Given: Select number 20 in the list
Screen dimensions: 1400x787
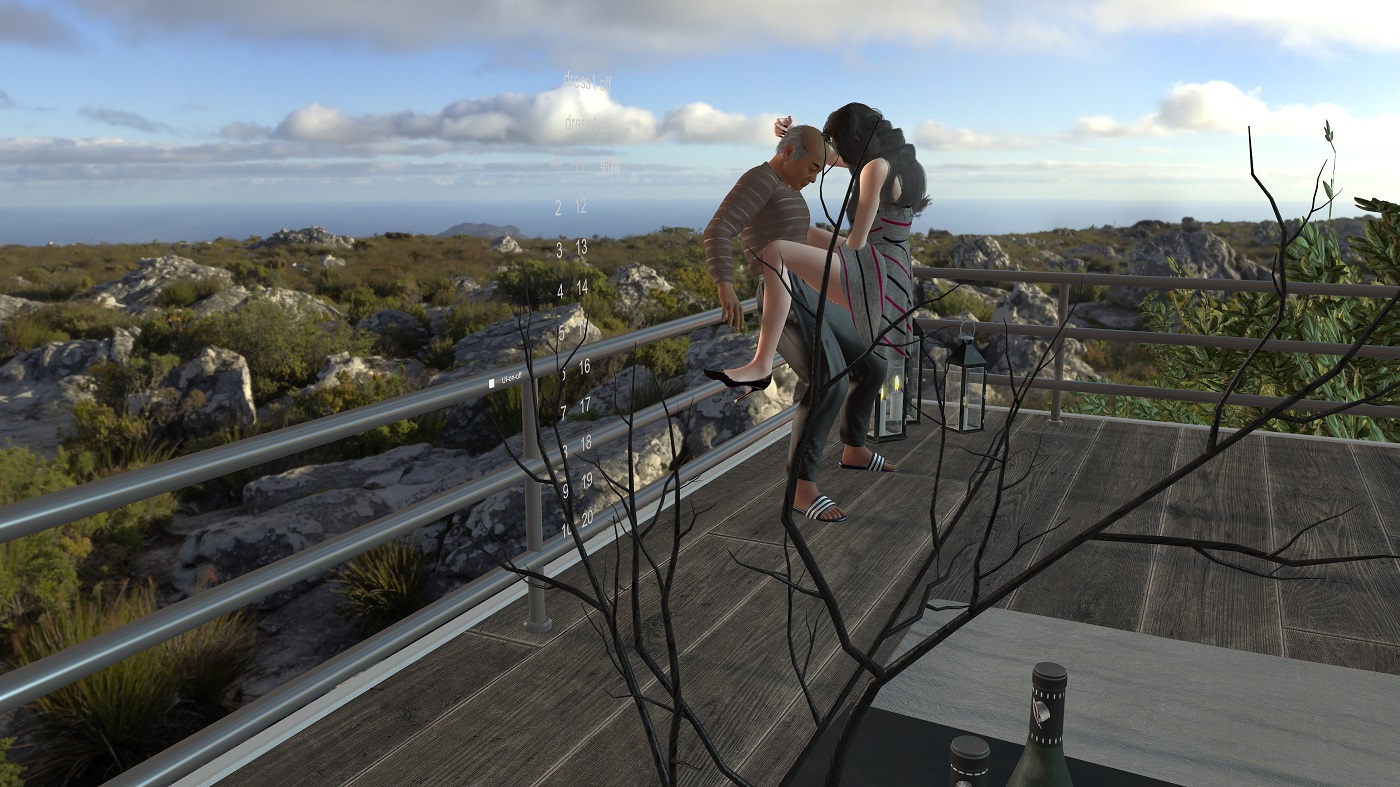Looking at the screenshot, I should [x=587, y=517].
